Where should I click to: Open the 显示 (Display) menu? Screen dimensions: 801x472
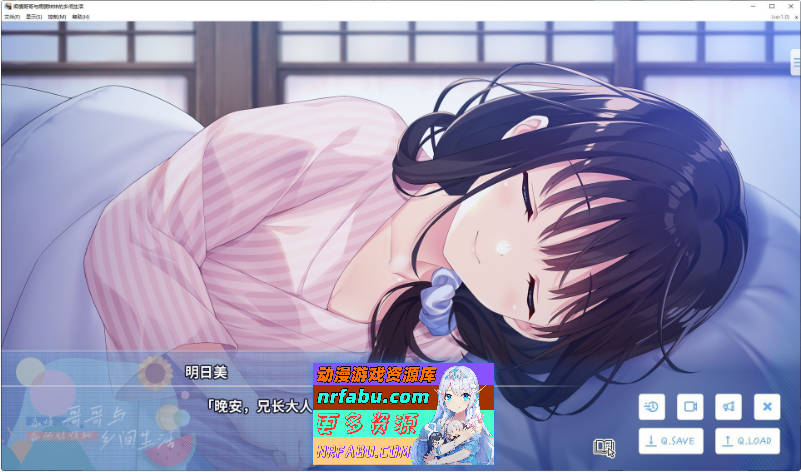tap(36, 17)
